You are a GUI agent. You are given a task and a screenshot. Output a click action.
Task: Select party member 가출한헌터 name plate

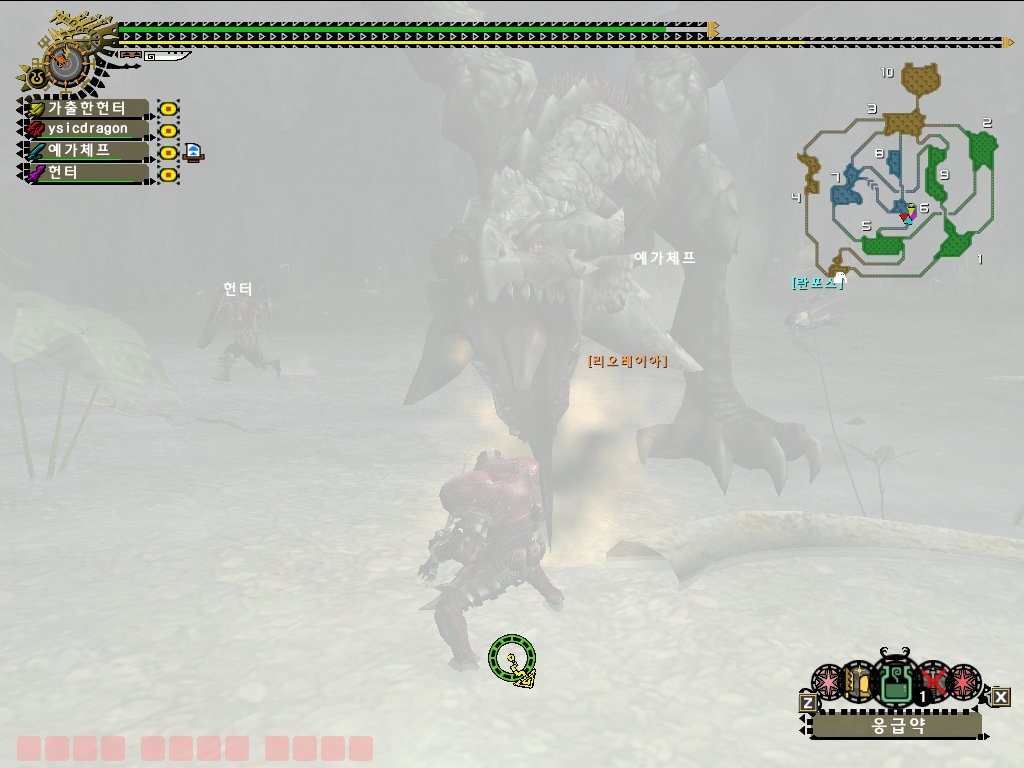tap(88, 108)
